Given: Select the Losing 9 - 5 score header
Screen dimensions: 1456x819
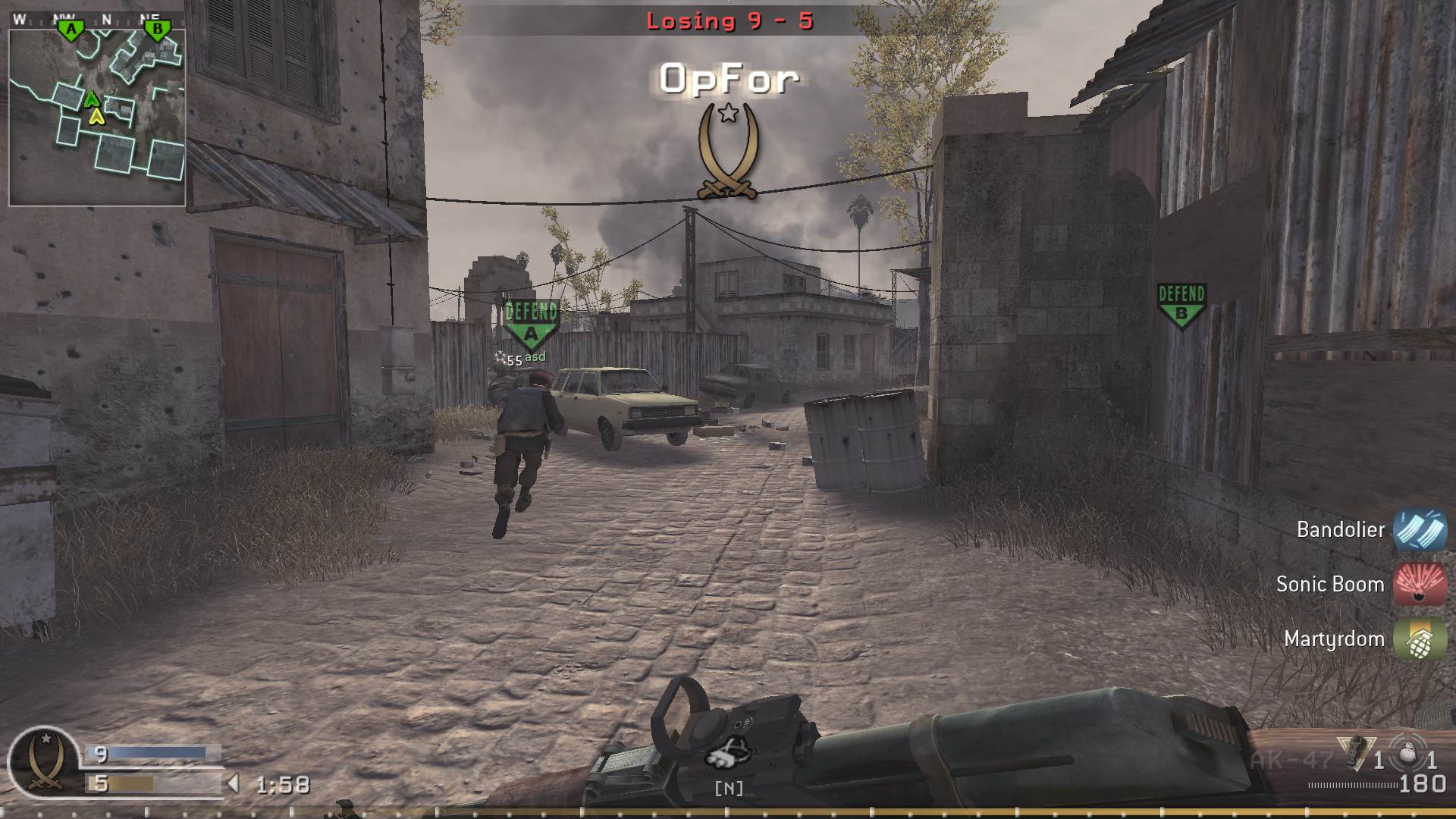Looking at the screenshot, I should (x=730, y=20).
